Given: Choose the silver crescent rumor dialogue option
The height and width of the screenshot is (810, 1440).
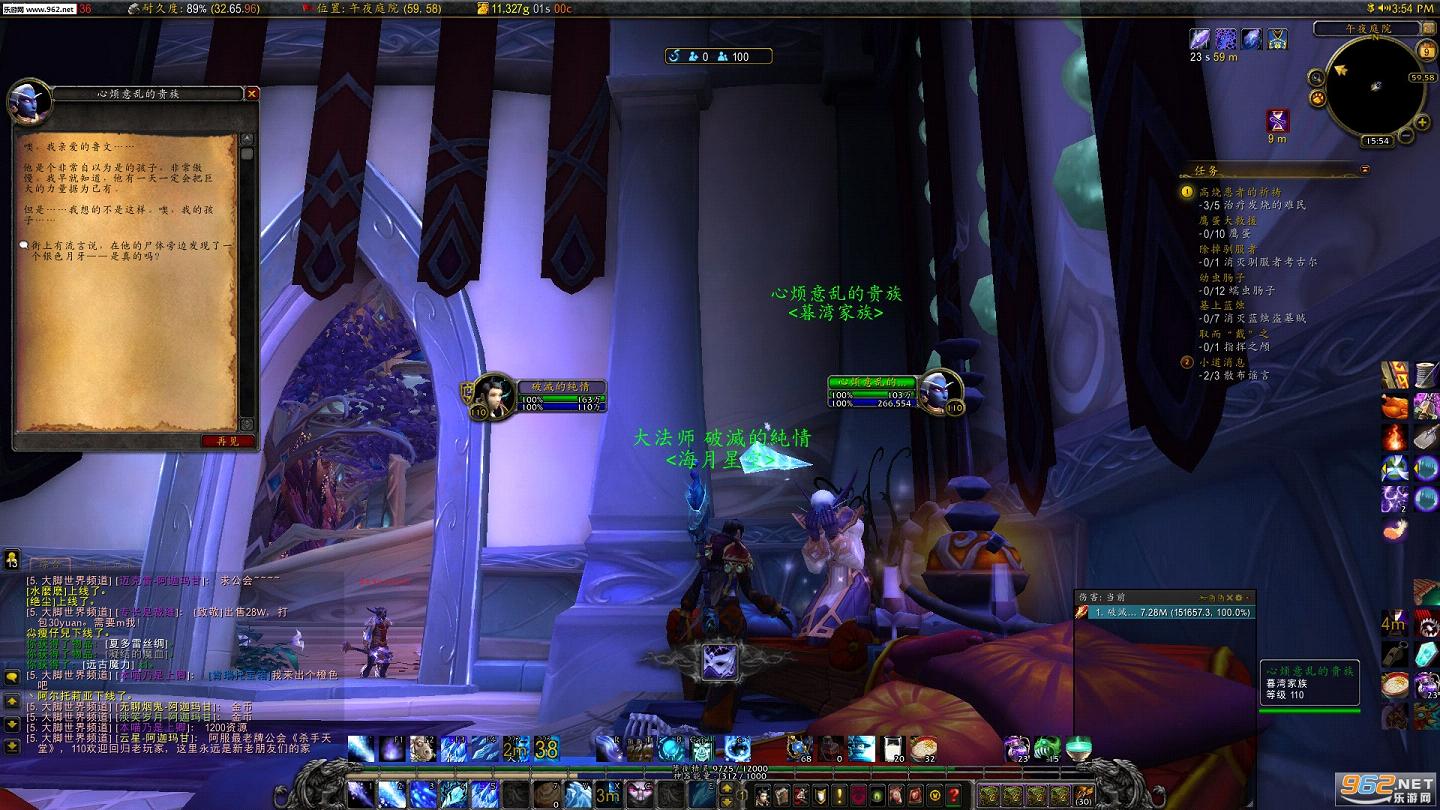Looking at the screenshot, I should [130, 250].
